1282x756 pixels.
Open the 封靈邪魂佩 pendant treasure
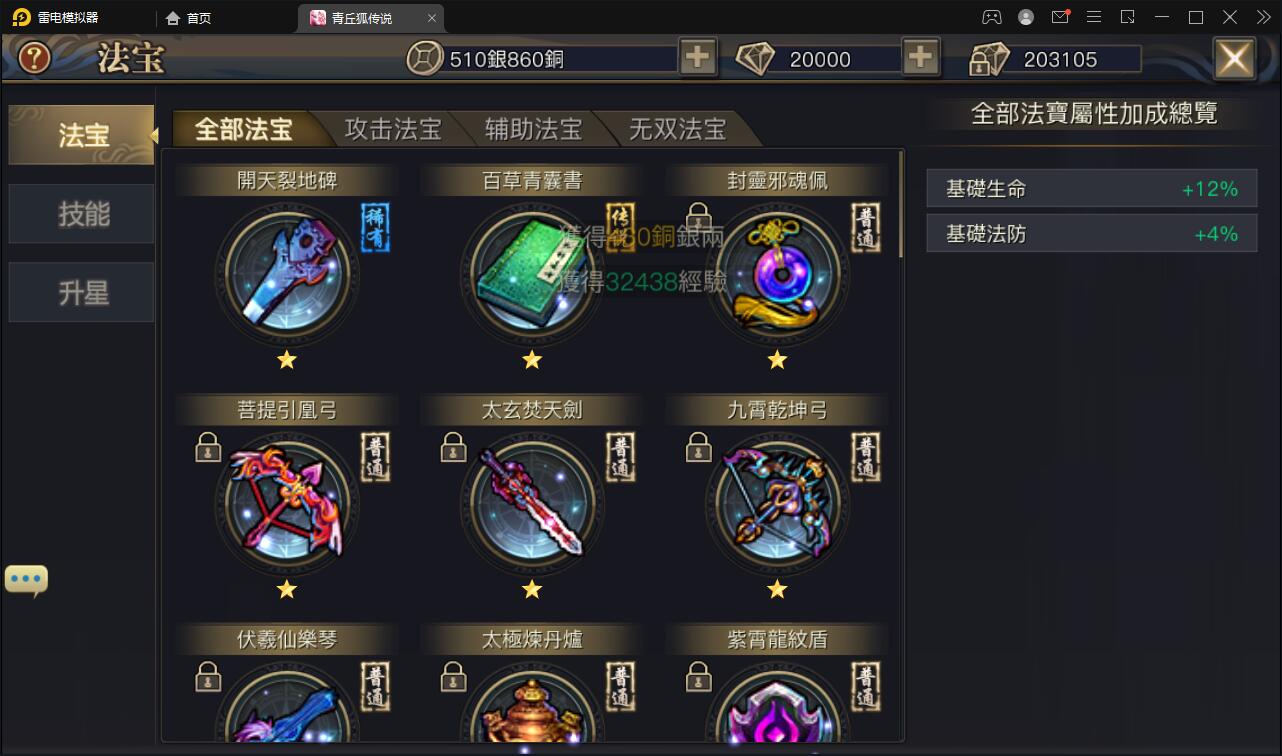tap(777, 275)
